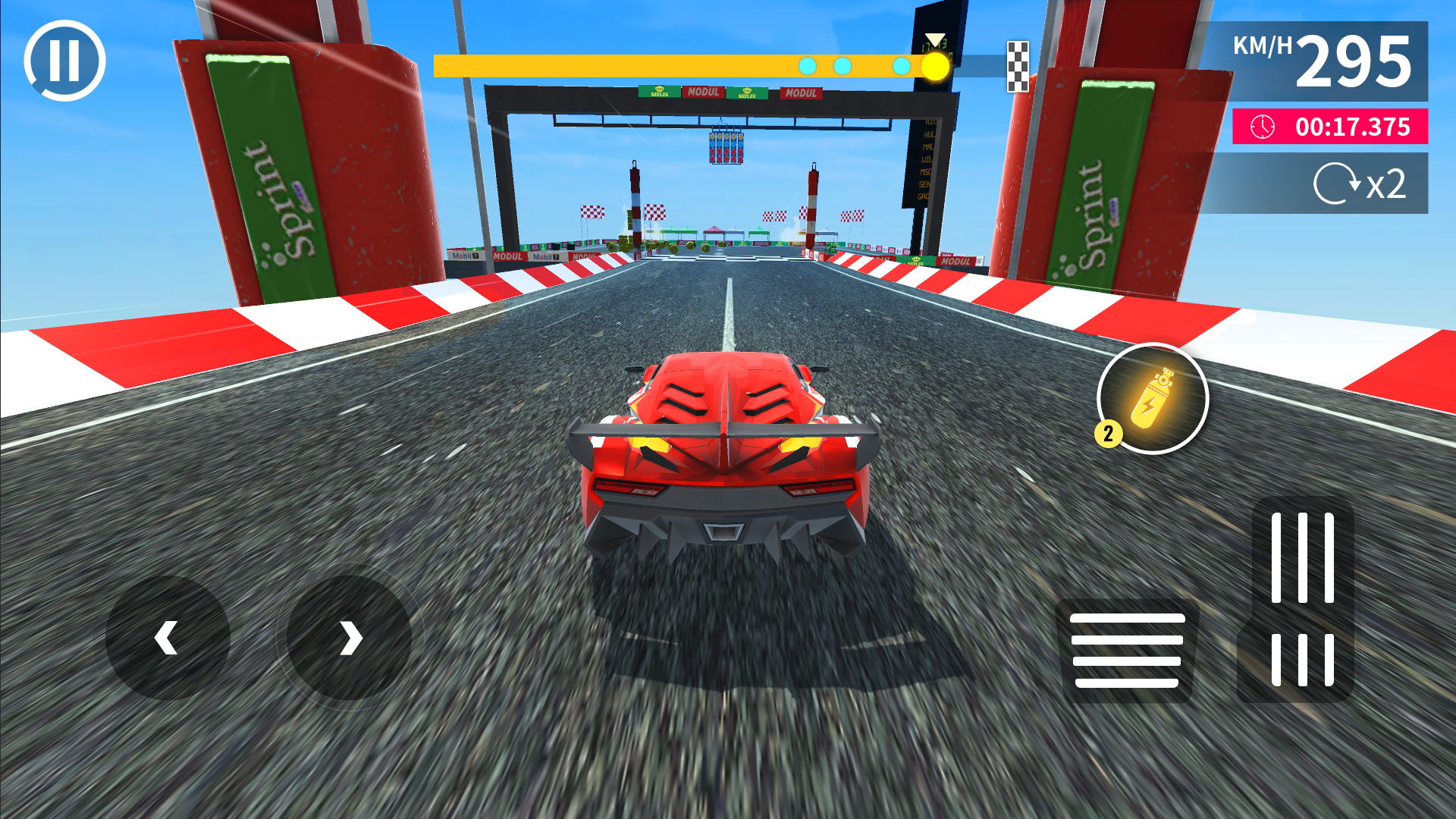Viewport: 1456px width, 819px height.
Task: Tap the third cyan checkpoint dot
Action: 902,65
